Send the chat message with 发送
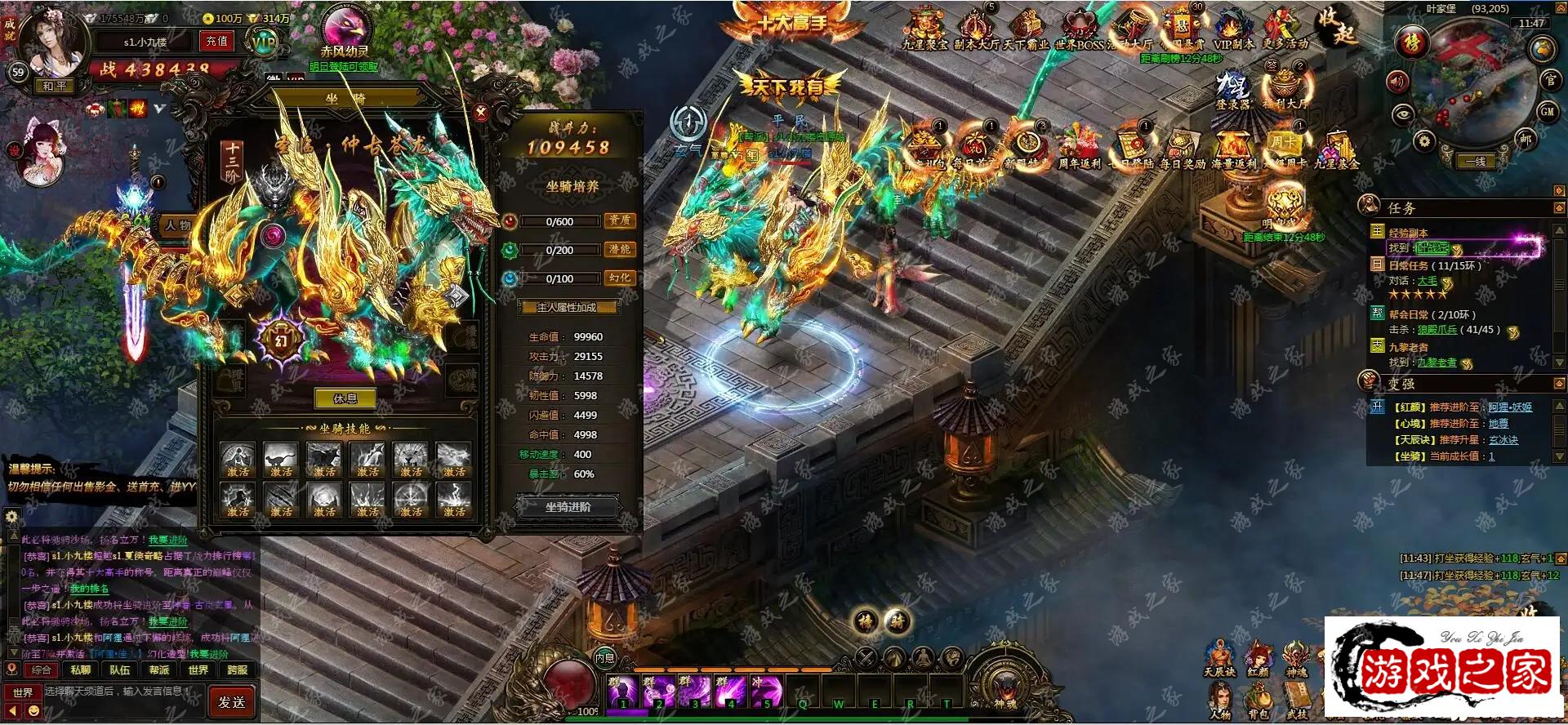This screenshot has width=1568, height=725. coord(232,701)
